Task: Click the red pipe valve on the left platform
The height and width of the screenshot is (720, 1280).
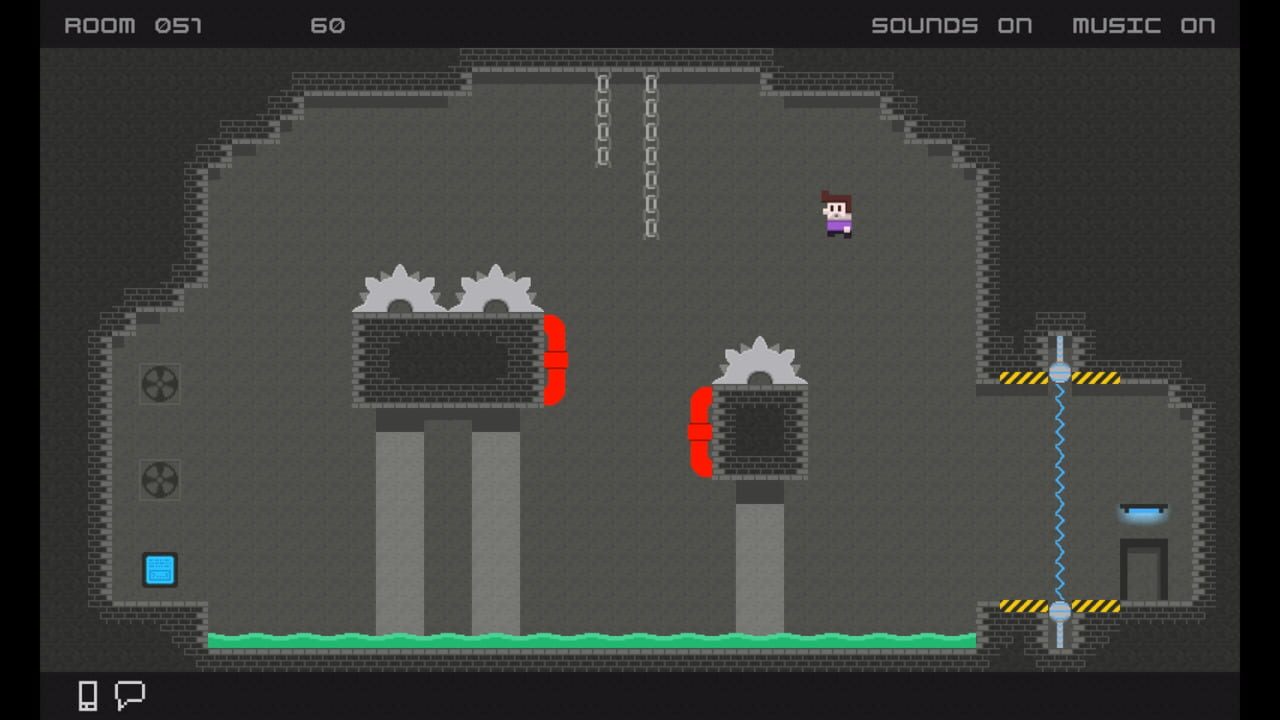Action: 554,358
